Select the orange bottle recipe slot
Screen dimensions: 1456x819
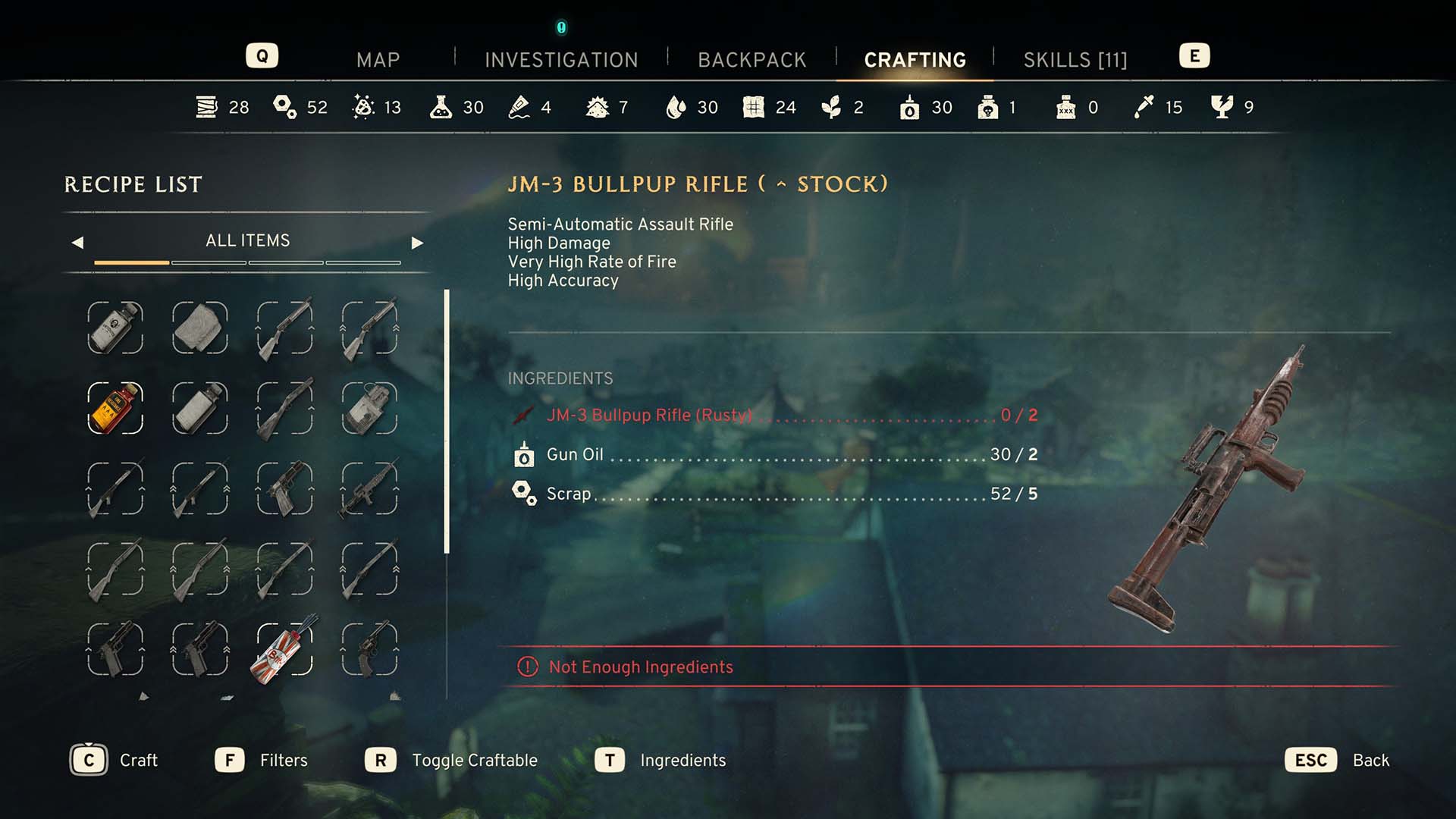click(x=115, y=408)
